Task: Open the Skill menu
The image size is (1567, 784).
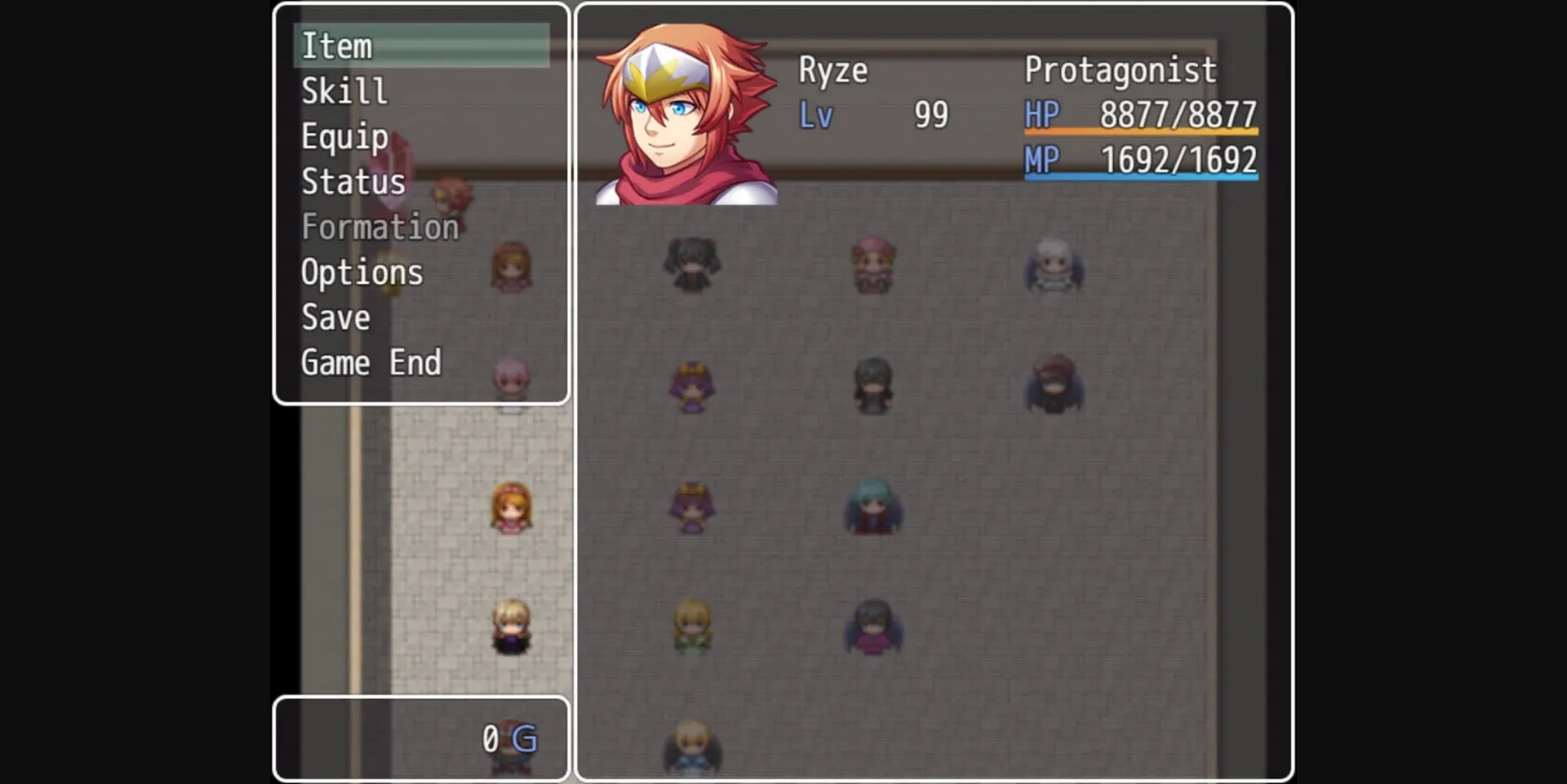Action: click(x=344, y=91)
